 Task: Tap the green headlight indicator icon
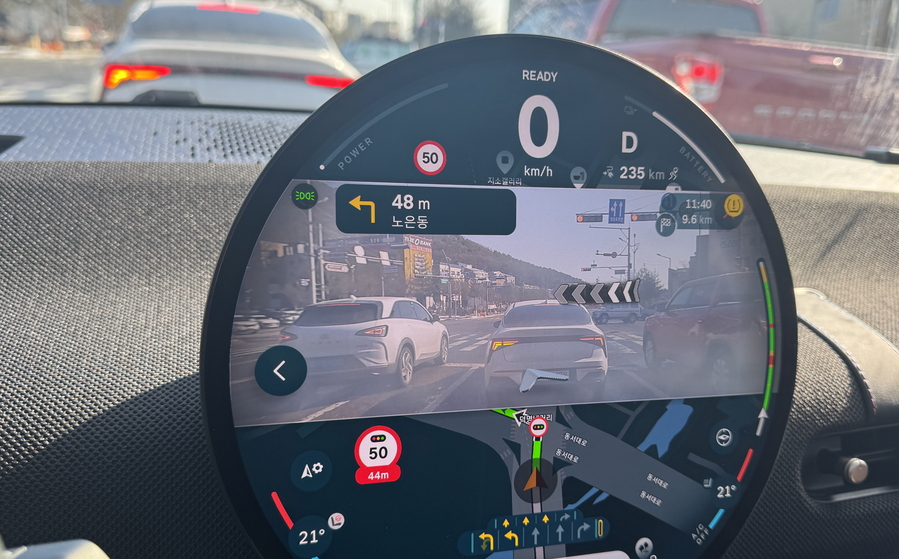click(305, 197)
